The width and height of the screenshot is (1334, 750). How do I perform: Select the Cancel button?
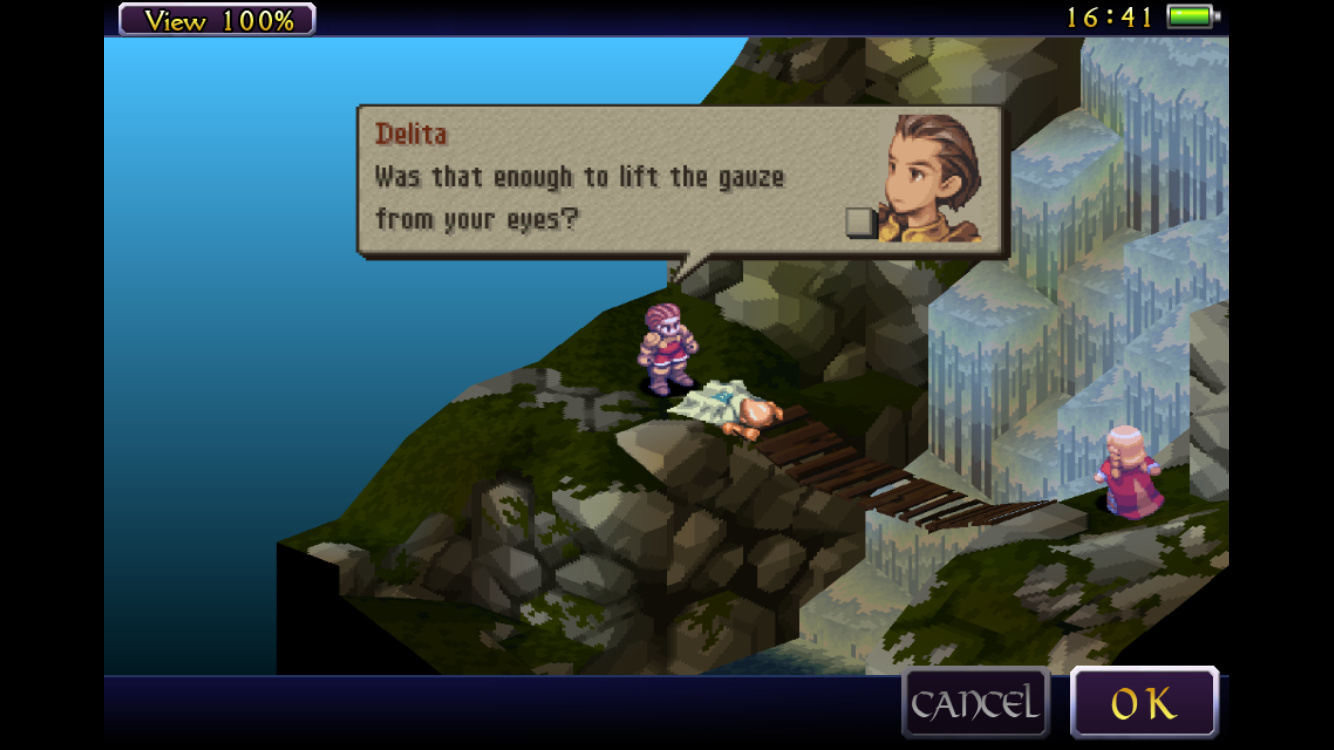975,703
